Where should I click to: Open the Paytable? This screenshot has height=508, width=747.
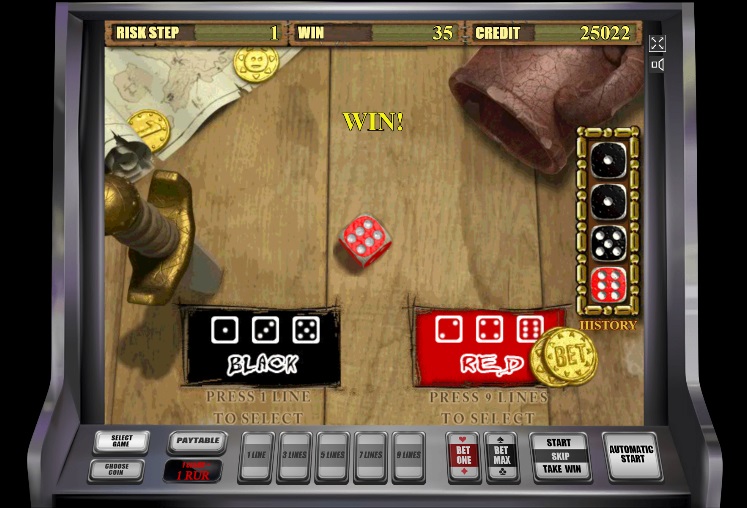click(x=196, y=441)
